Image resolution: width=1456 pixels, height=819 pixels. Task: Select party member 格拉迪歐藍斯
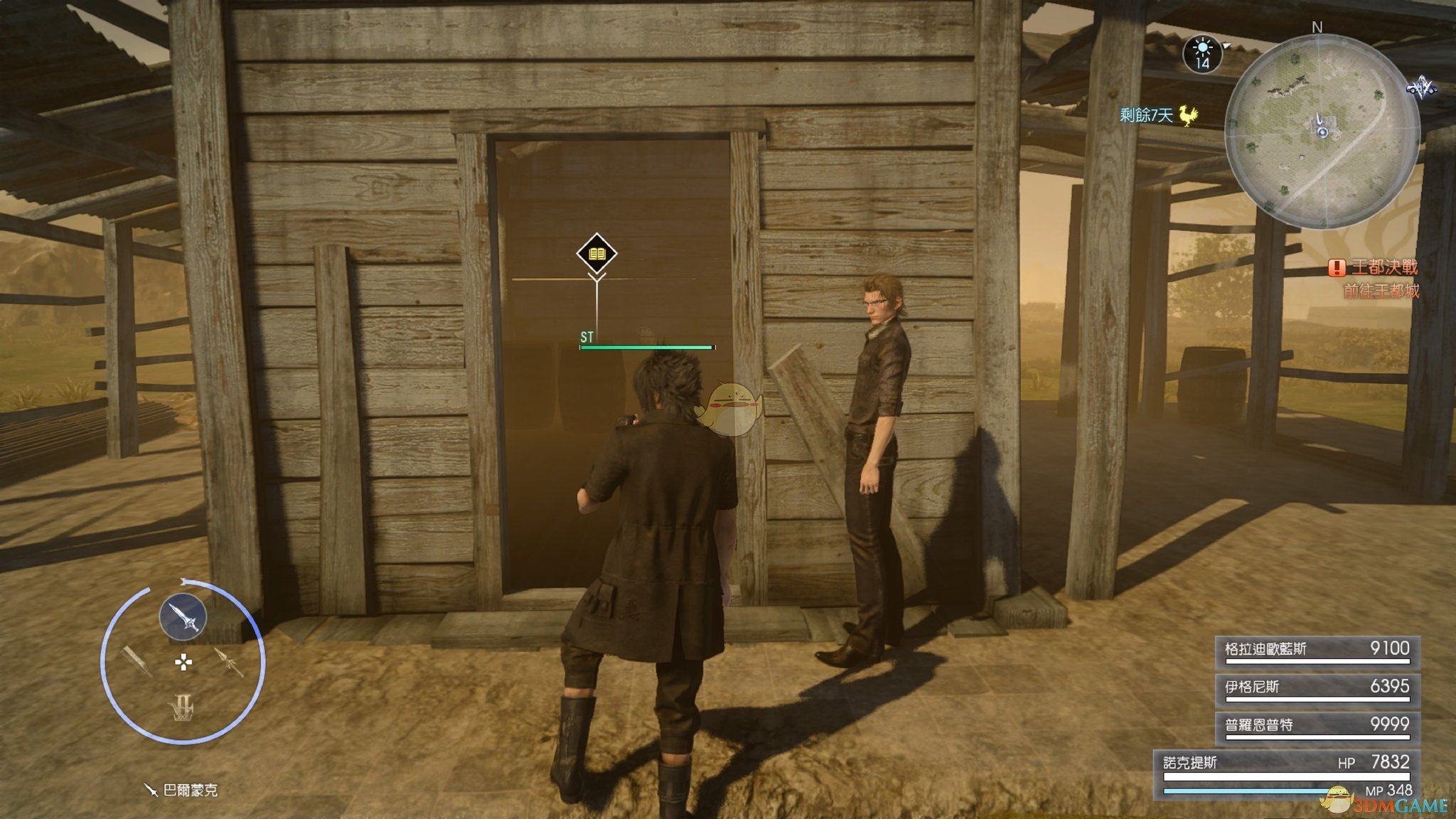(x=1317, y=651)
